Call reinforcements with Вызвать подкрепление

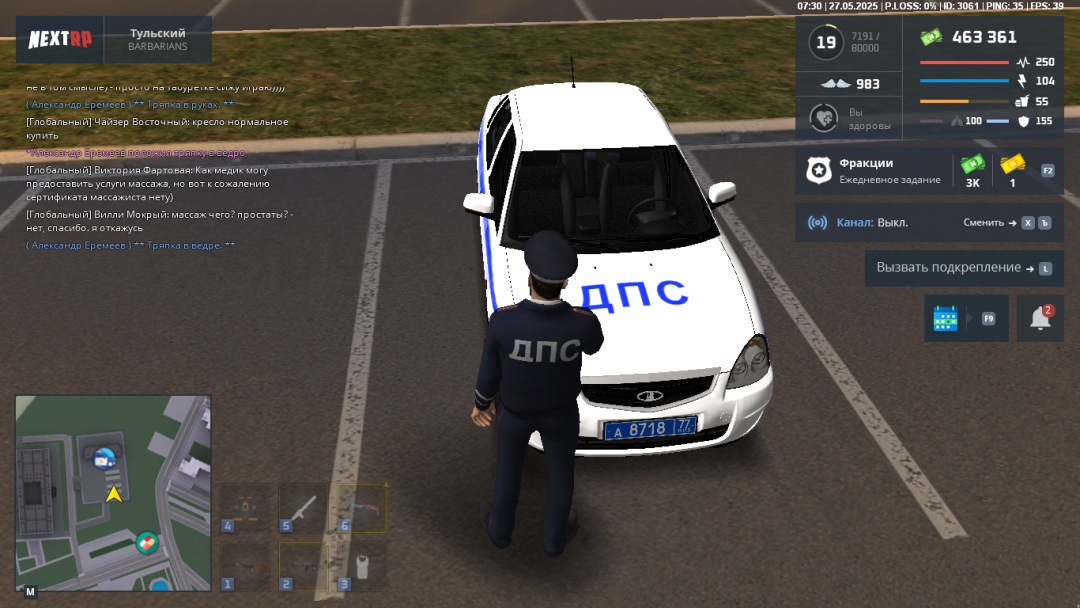(964, 268)
